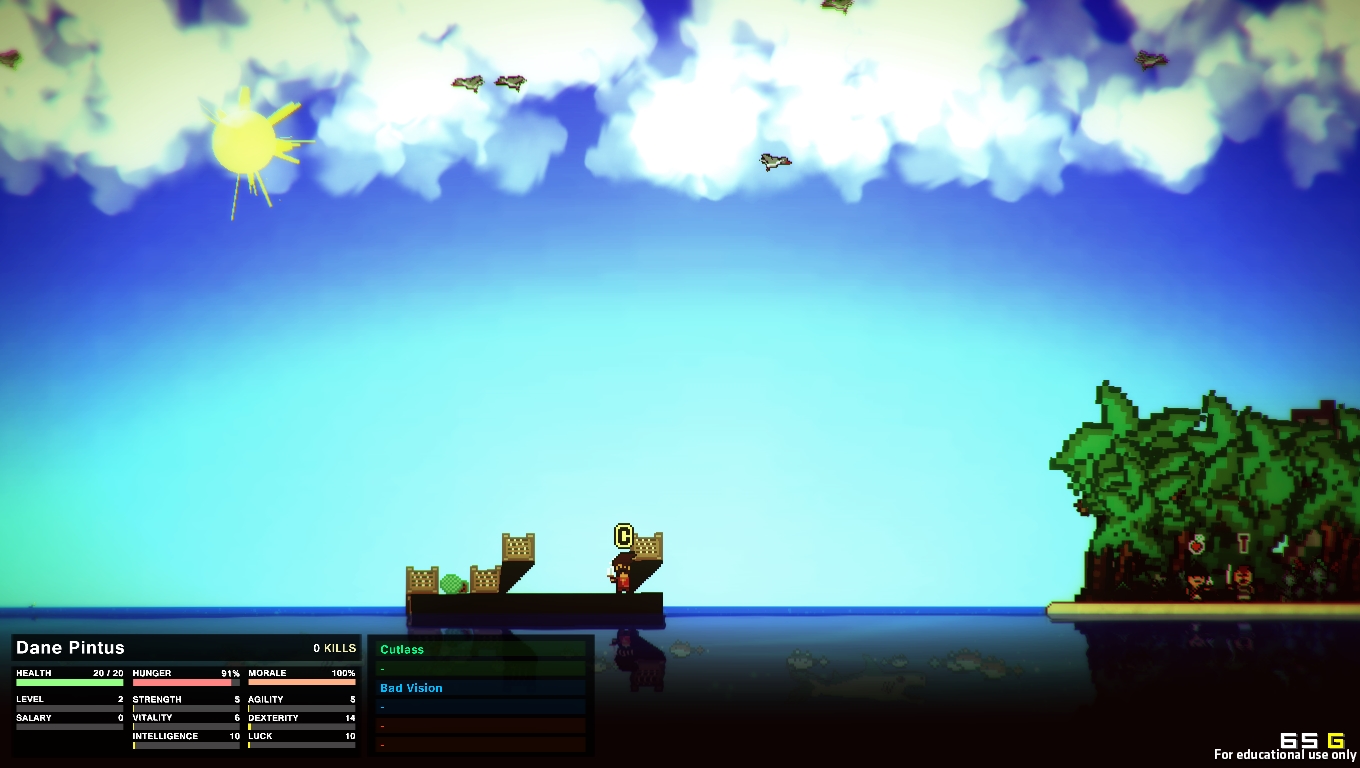This screenshot has height=768, width=1360.
Task: Select the Cutlass weapon slot
Action: (402, 650)
